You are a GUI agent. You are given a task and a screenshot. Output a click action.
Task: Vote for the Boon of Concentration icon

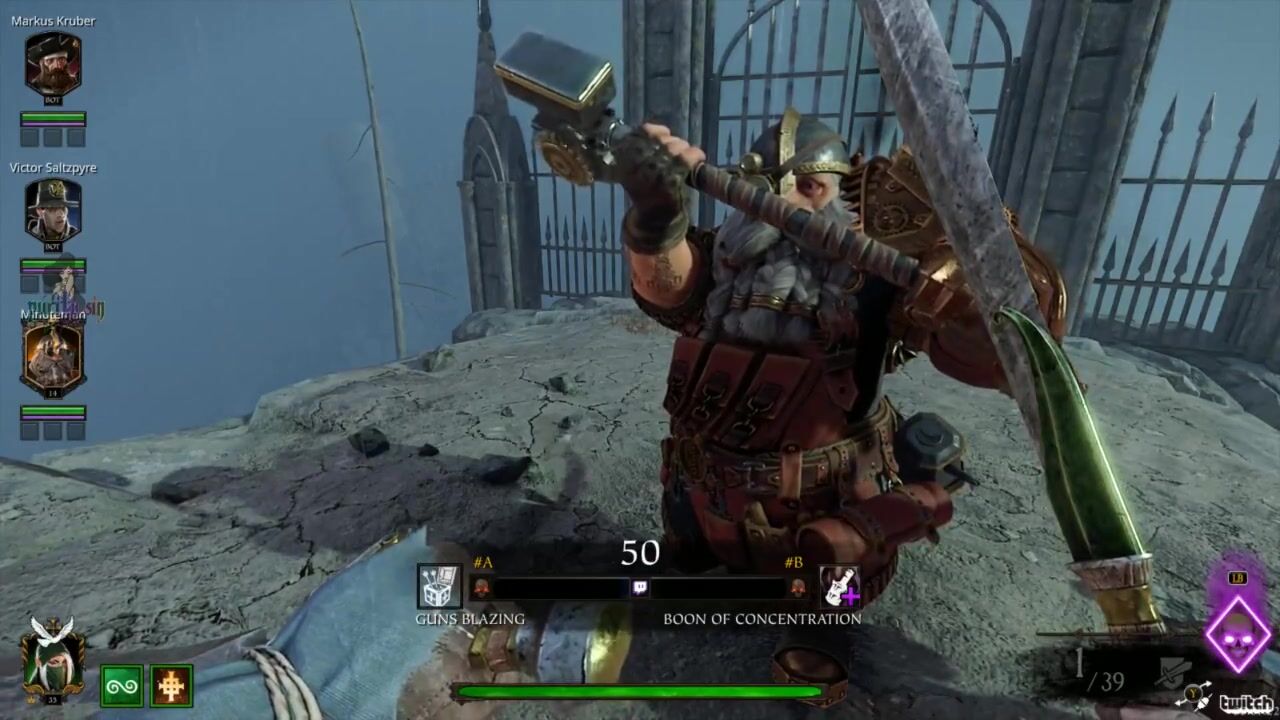(x=839, y=587)
